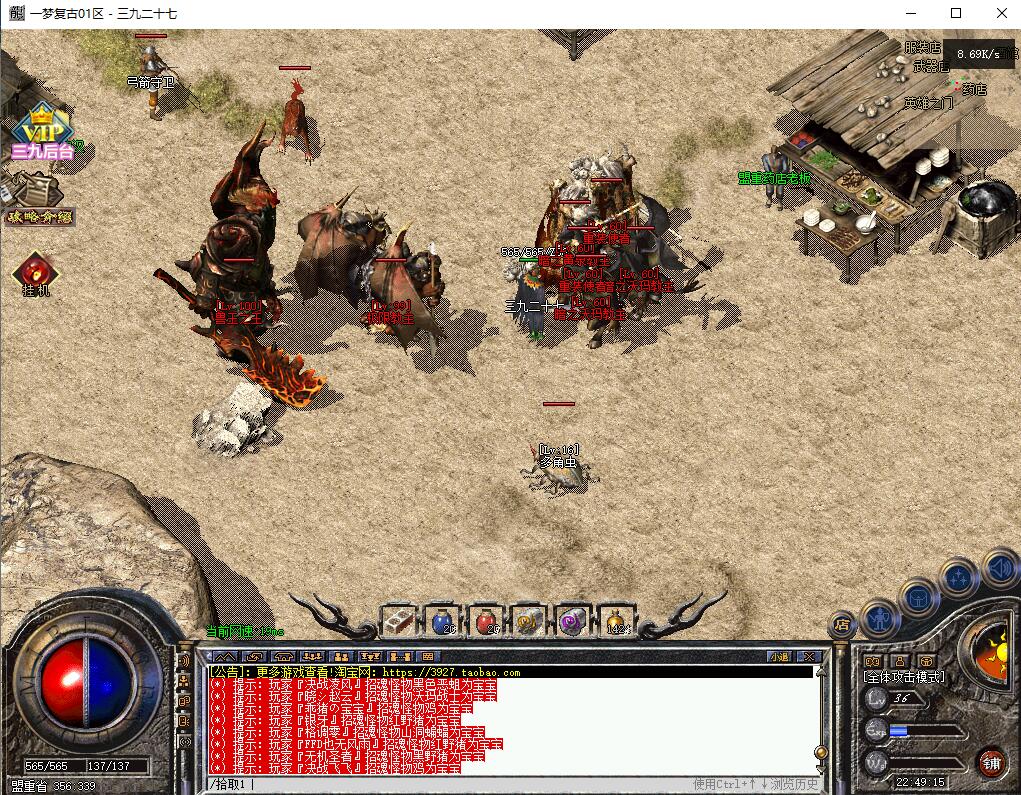Focus the chat input field showing /拾取1
This screenshot has height=795, width=1021.
(x=450, y=784)
